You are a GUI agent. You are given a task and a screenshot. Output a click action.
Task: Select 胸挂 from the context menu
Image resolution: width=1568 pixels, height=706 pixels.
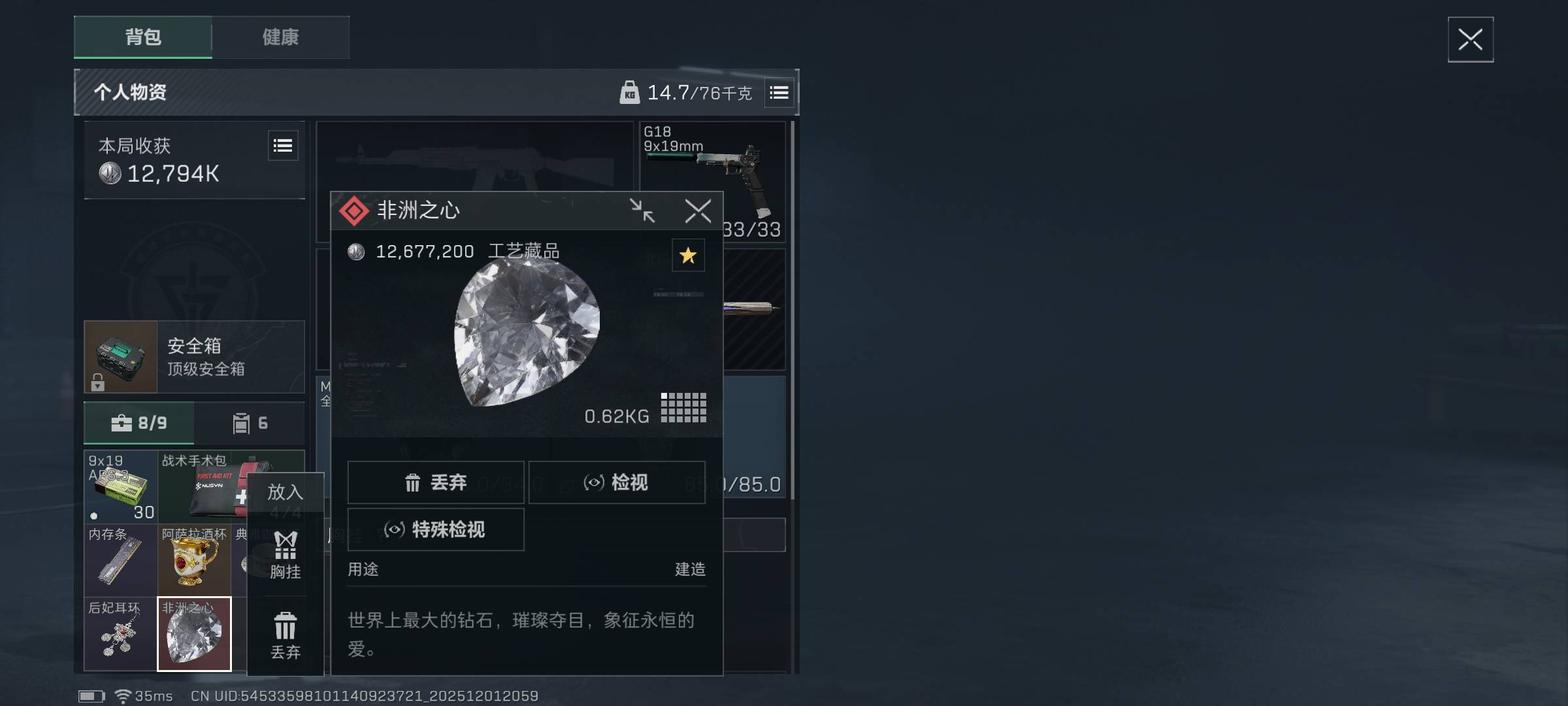[286, 556]
